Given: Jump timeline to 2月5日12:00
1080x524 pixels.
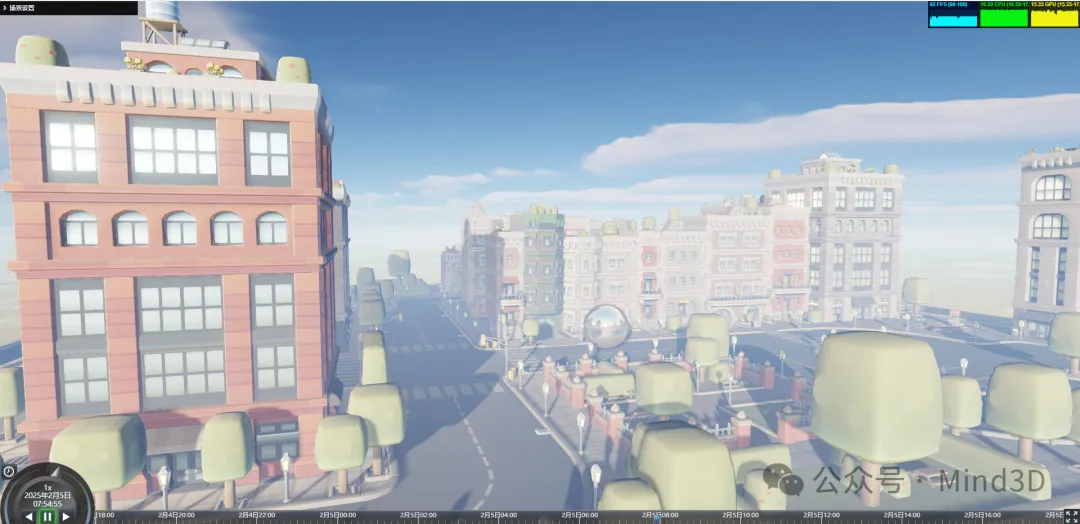Looking at the screenshot, I should (x=818, y=517).
